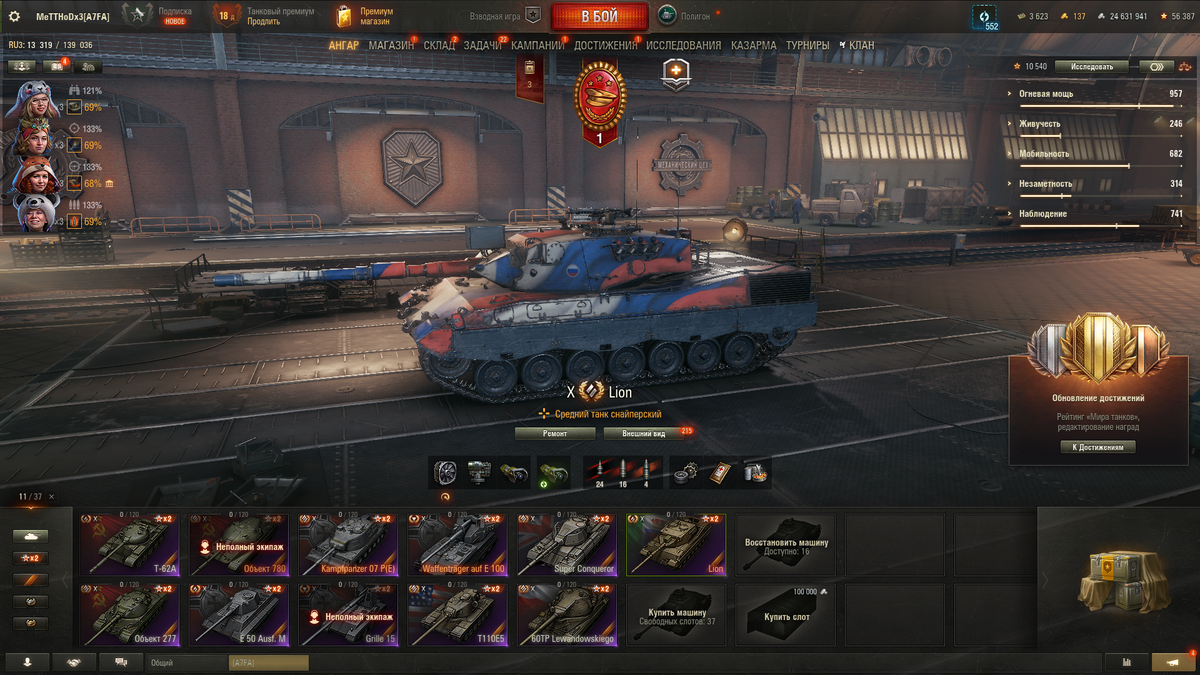Open Восстановить машину tile

786,545
